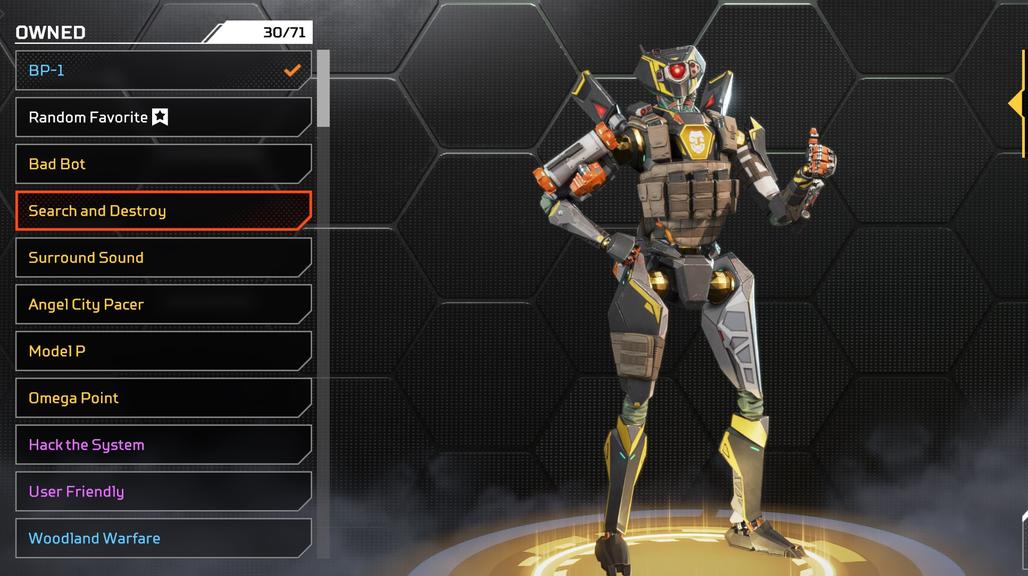This screenshot has height=576, width=1028.
Task: Choose the Random Favorite option
Action: point(163,117)
